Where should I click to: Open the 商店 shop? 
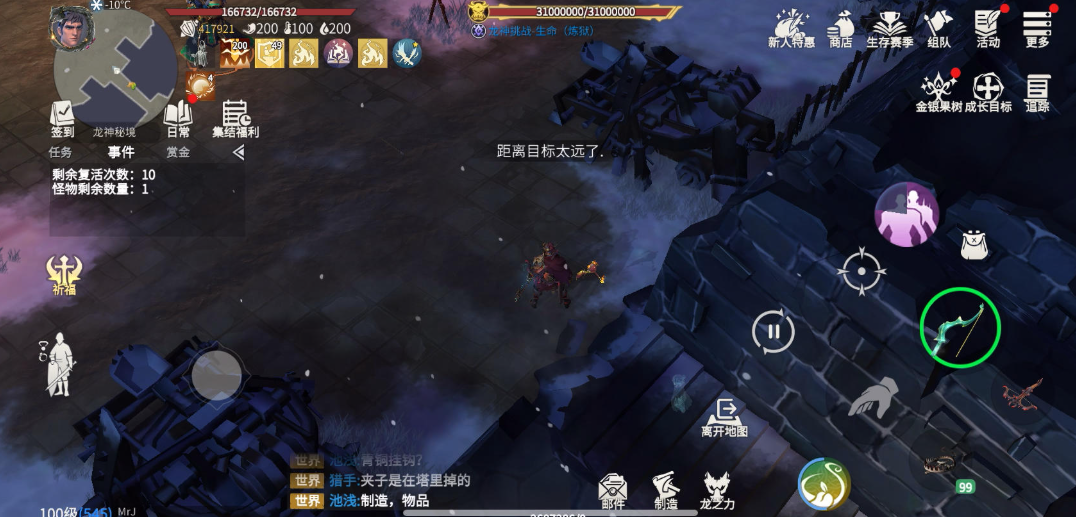tap(840, 27)
